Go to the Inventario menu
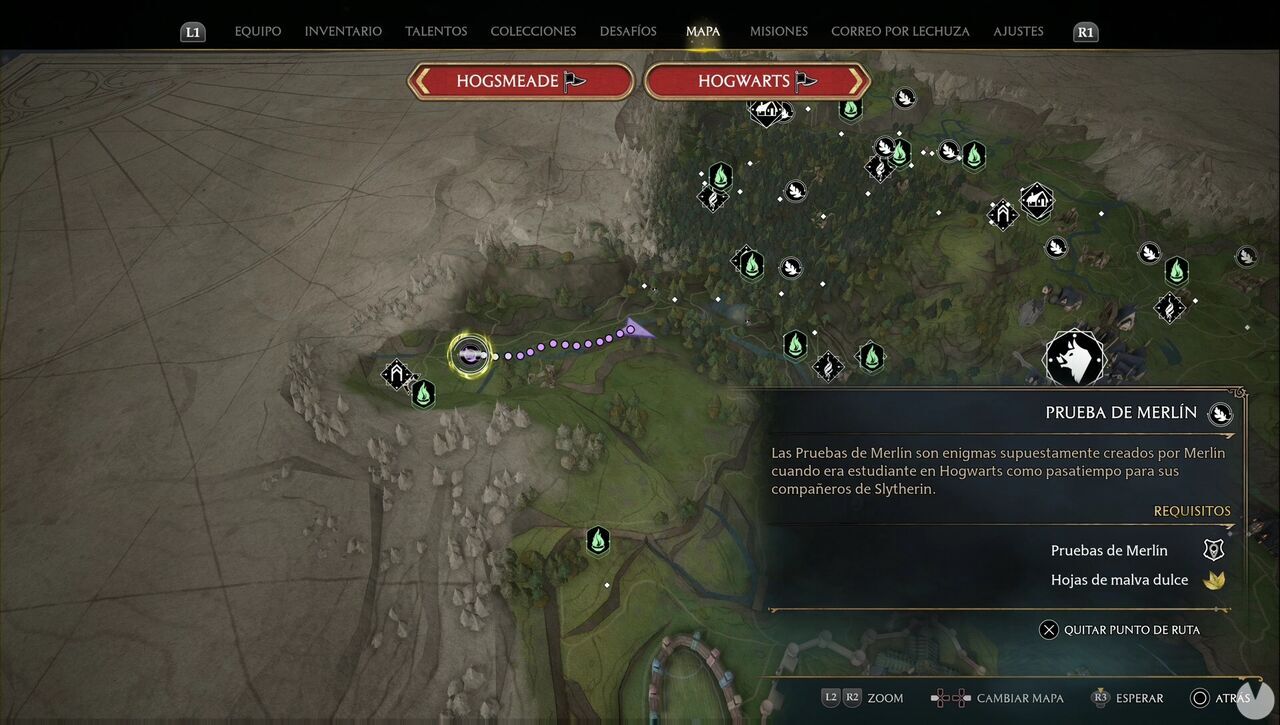Image resolution: width=1280 pixels, height=725 pixels. pos(343,31)
